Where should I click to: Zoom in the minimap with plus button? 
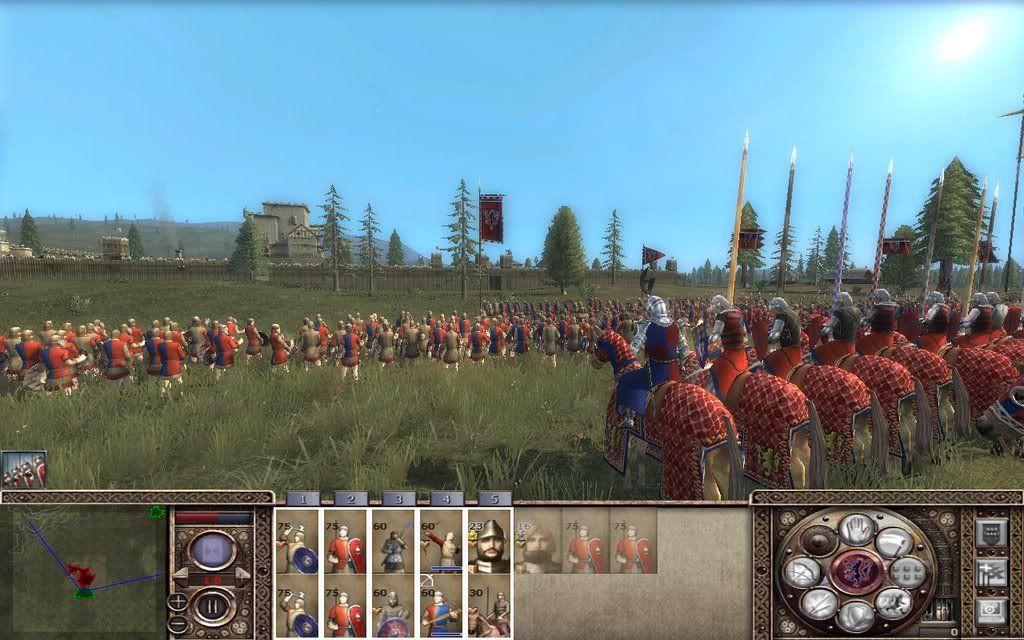click(x=177, y=601)
